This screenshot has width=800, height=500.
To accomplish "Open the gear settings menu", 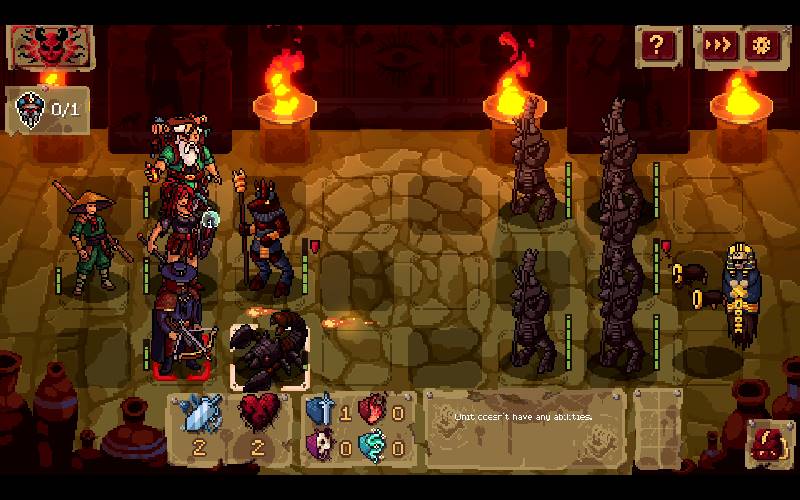I will point(766,45).
